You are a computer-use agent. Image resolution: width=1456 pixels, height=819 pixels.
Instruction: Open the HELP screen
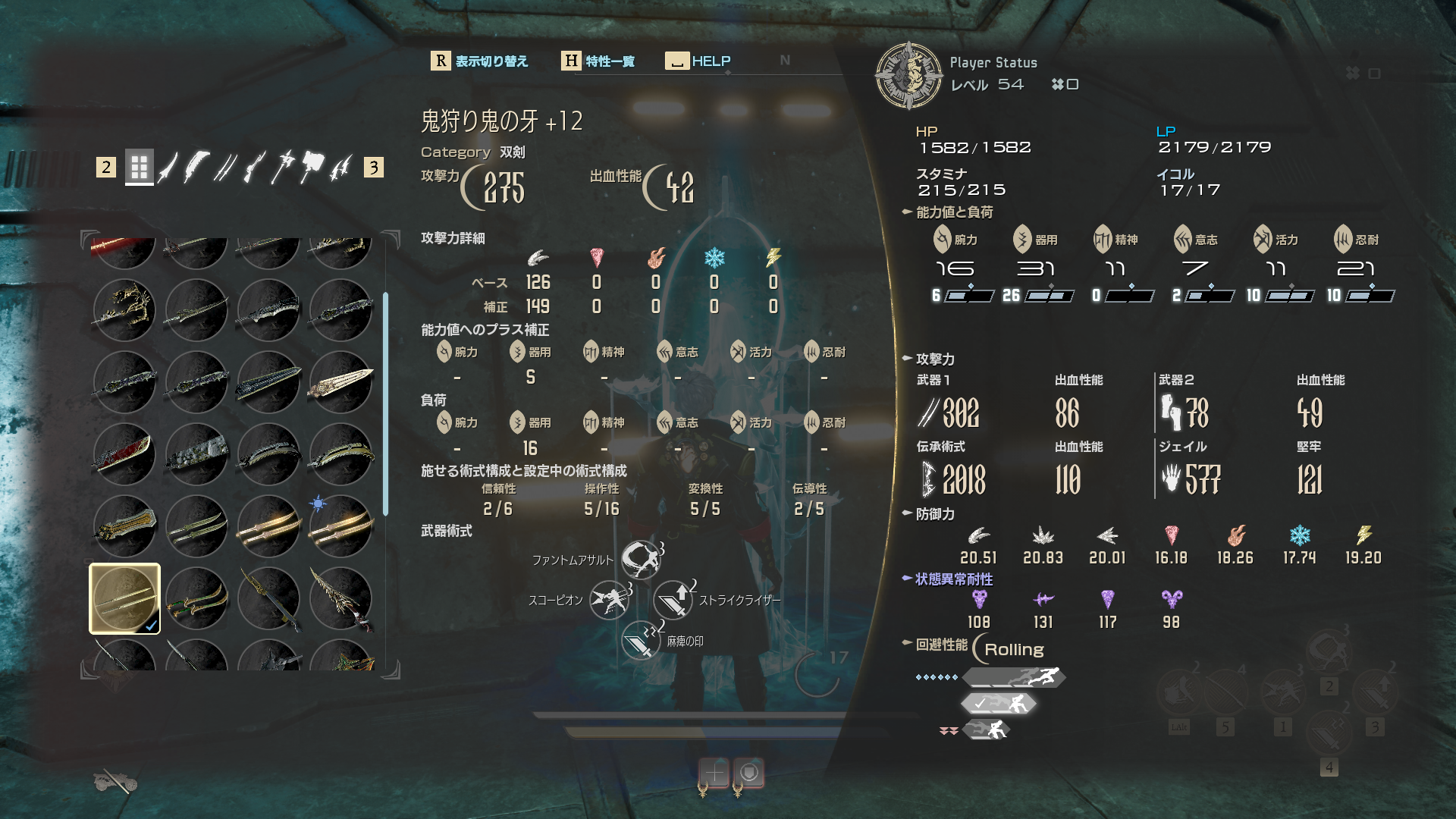pyautogui.click(x=698, y=61)
